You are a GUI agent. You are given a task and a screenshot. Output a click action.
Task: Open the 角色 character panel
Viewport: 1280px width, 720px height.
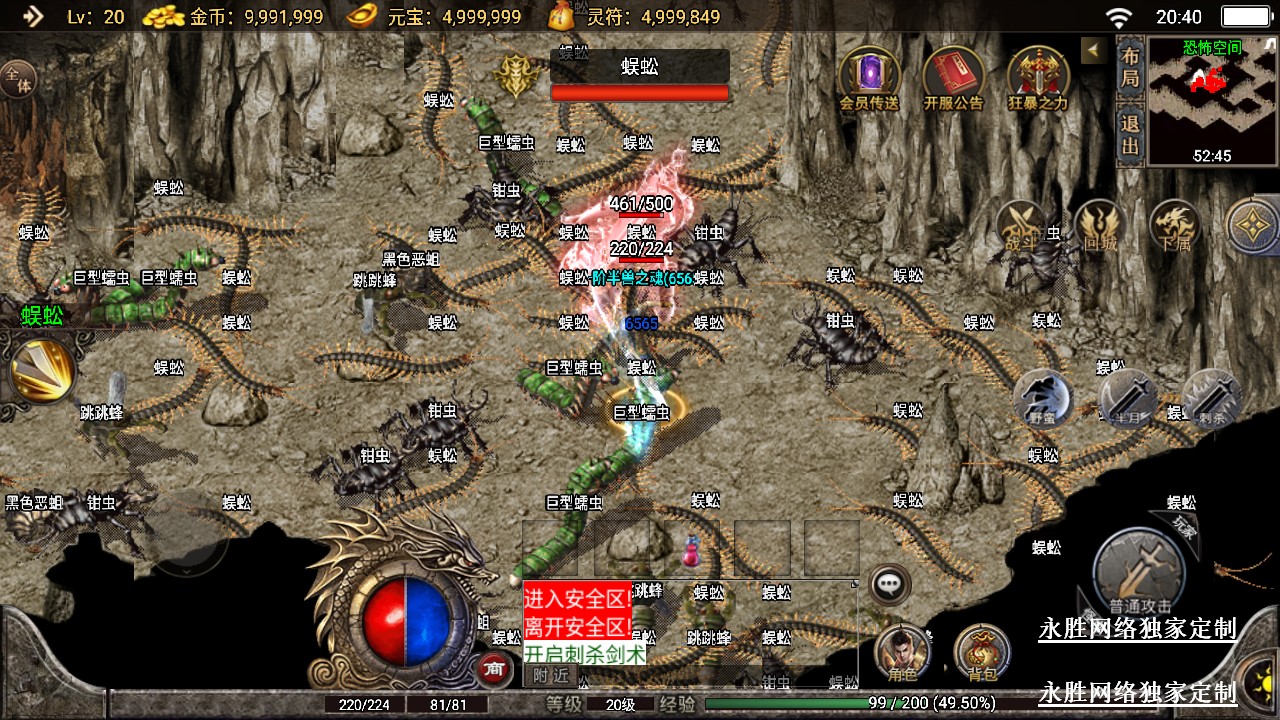click(902, 654)
